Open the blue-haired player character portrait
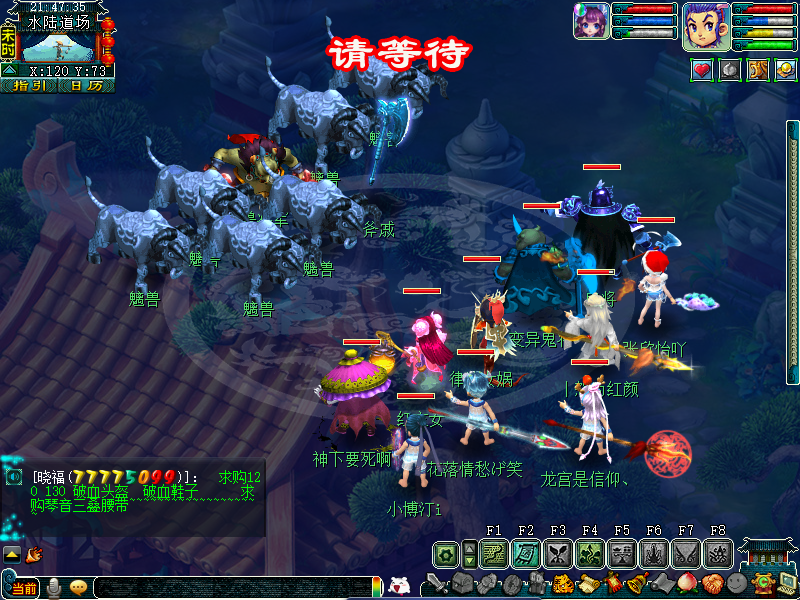The height and width of the screenshot is (600, 800). point(706,26)
